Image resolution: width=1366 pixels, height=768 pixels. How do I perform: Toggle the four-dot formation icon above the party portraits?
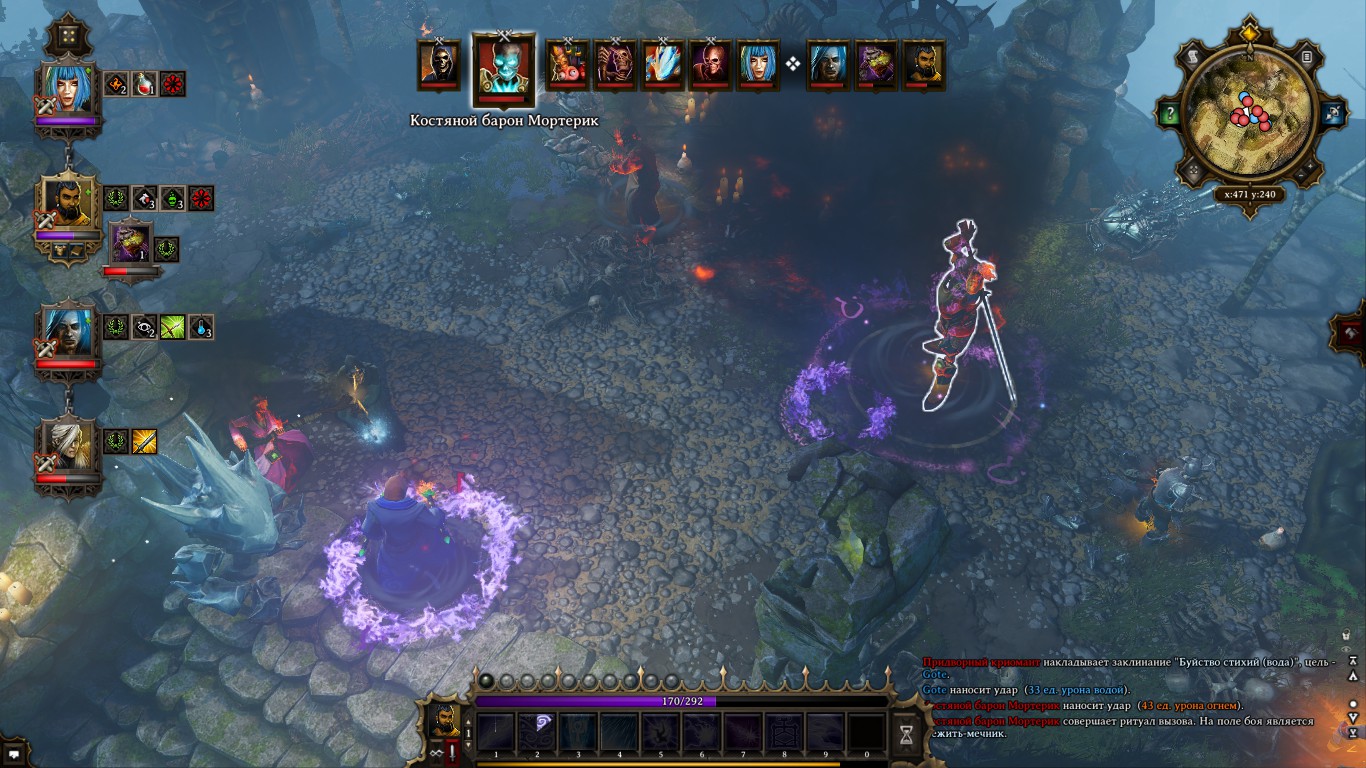[x=67, y=36]
